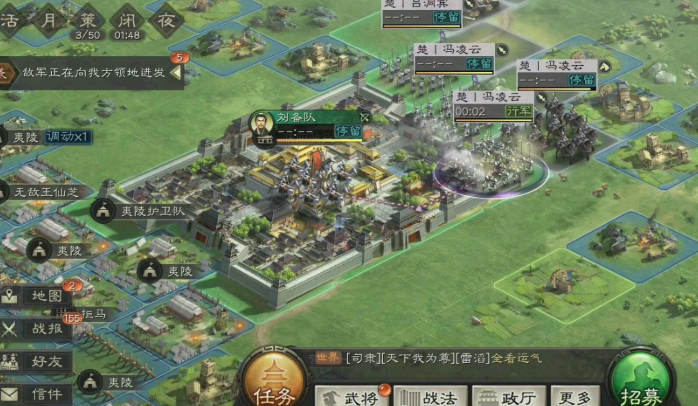The image size is (698, 406).
Task: Open the 战报 (Battle Reports) button
Action: click(40, 328)
